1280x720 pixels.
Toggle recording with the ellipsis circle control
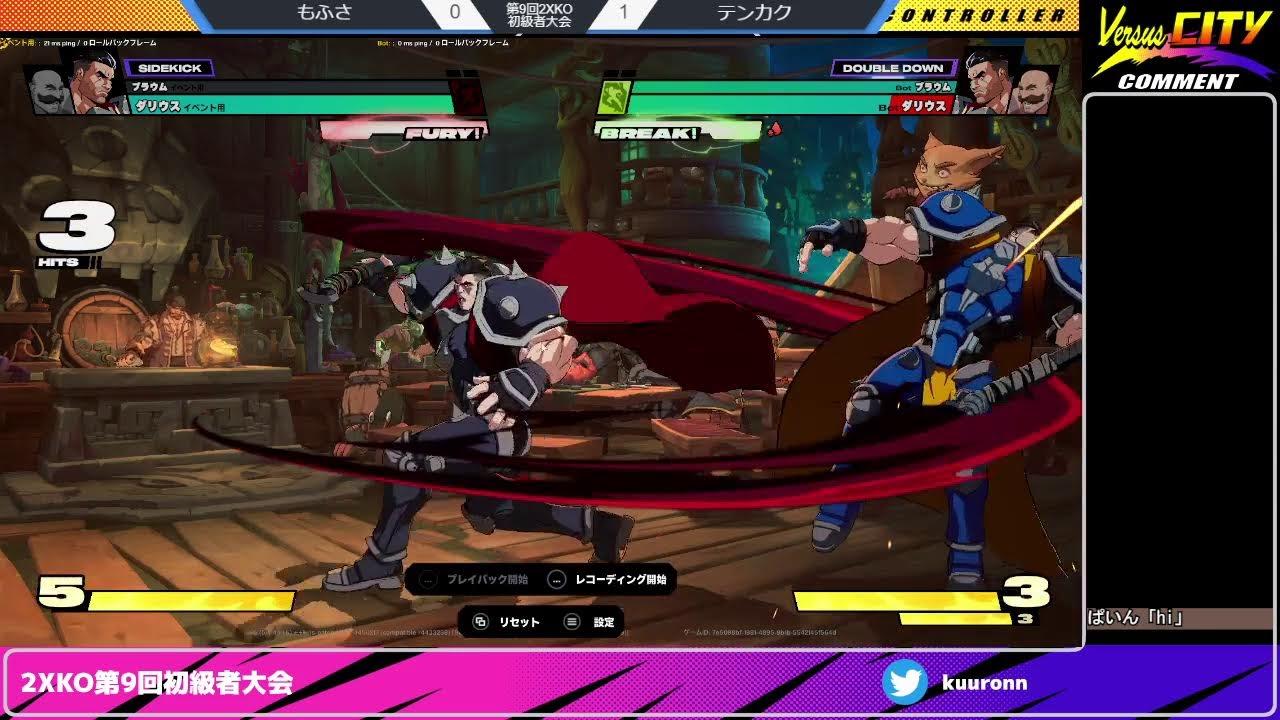pyautogui.click(x=556, y=579)
